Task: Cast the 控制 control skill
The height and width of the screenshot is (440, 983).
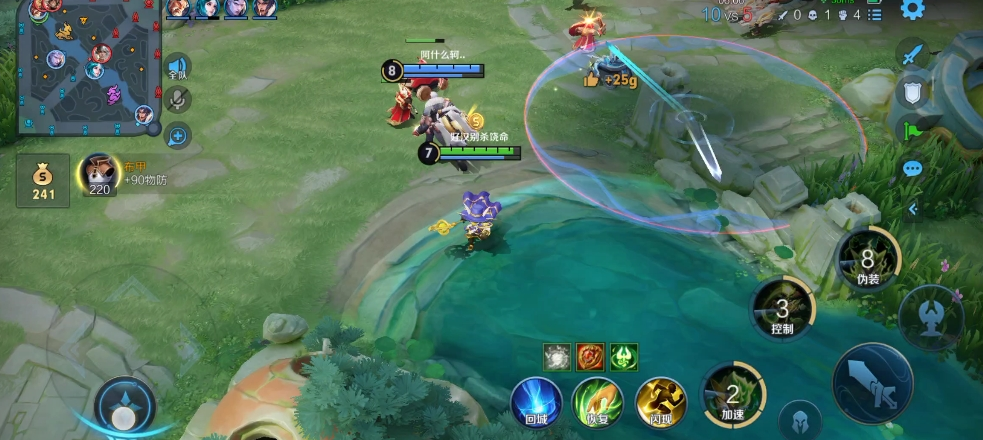Action: point(782,310)
